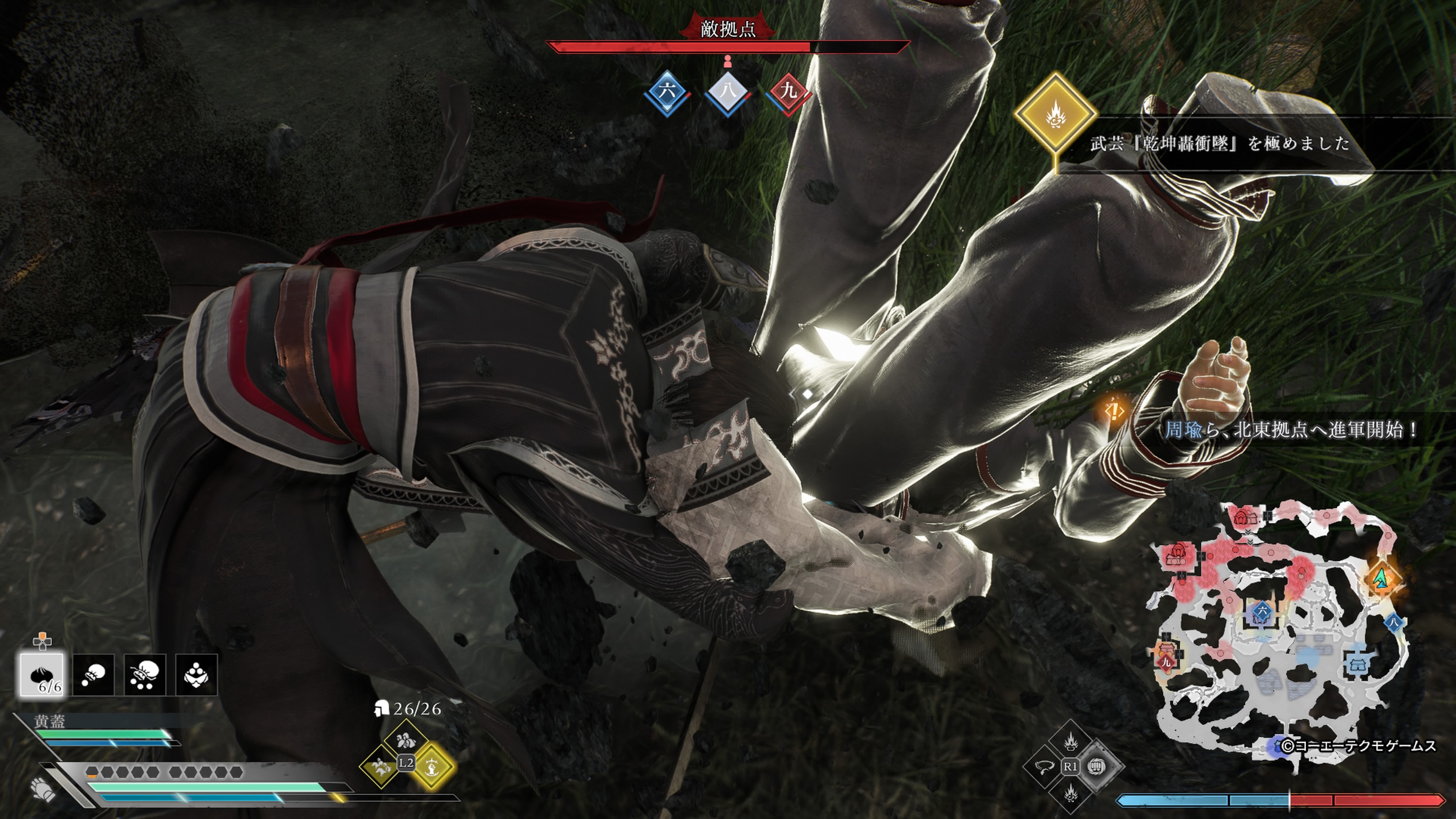1456x819 pixels.
Task: Click the orange-glowing player arrow on minimap
Action: [x=1382, y=578]
